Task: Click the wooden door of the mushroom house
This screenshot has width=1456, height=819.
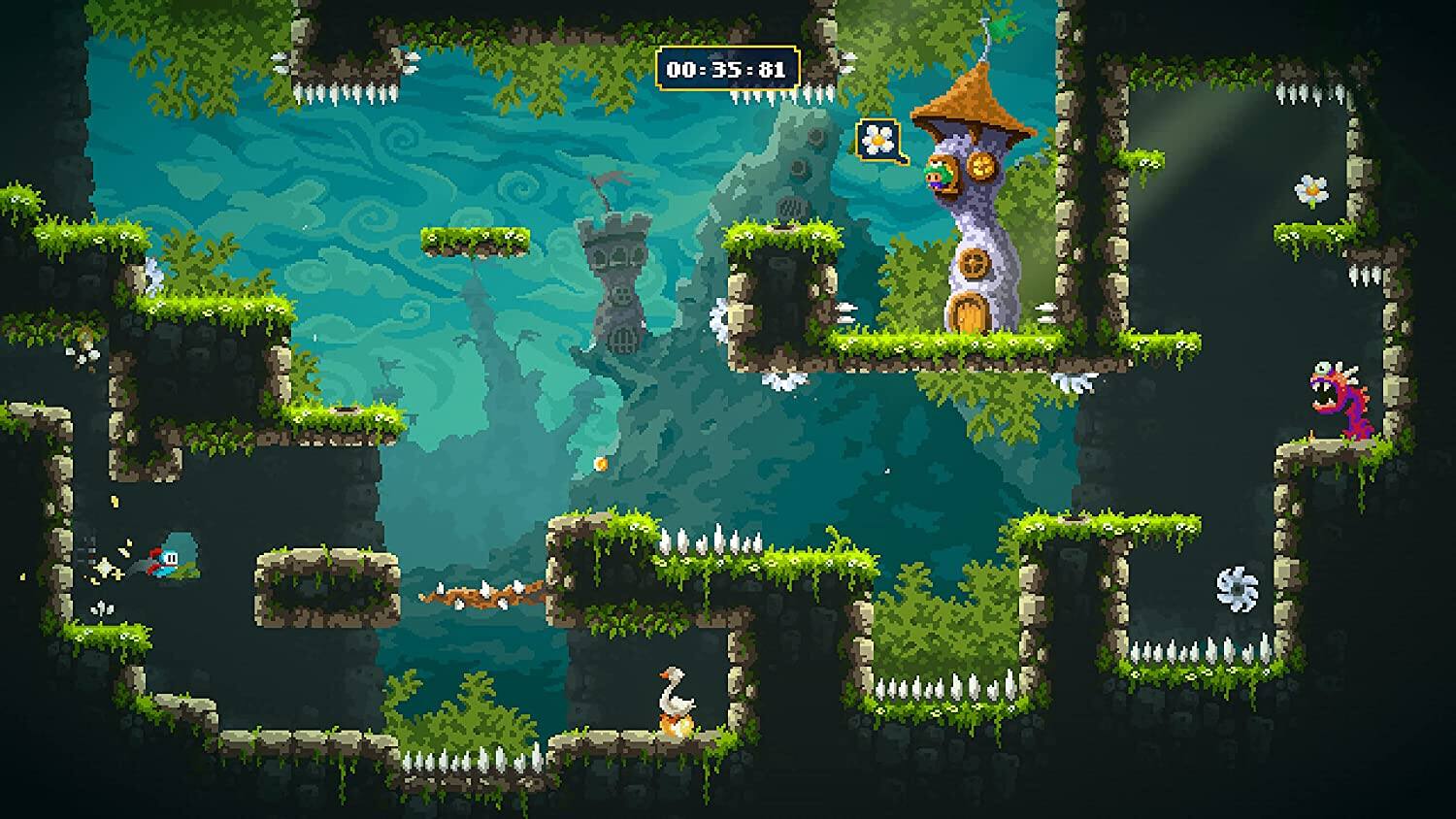Action: click(970, 312)
